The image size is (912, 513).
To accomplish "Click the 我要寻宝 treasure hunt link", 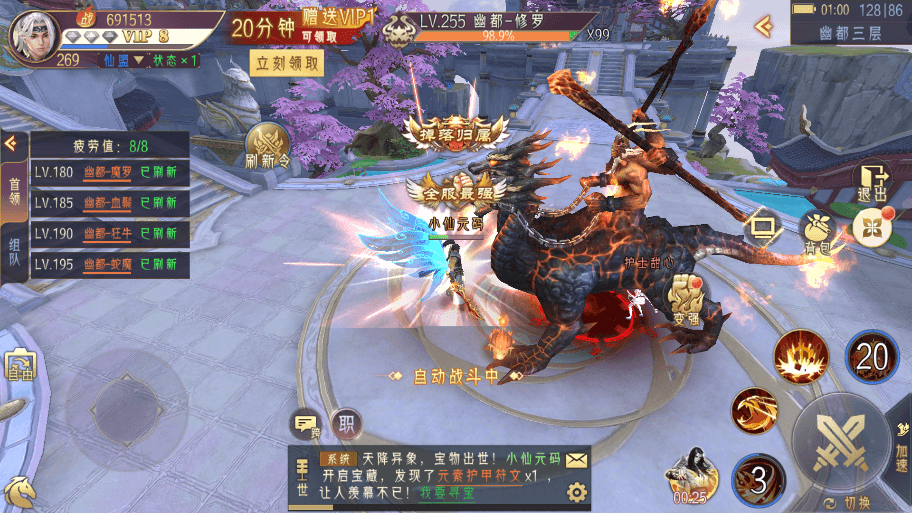I will pyautogui.click(x=446, y=491).
